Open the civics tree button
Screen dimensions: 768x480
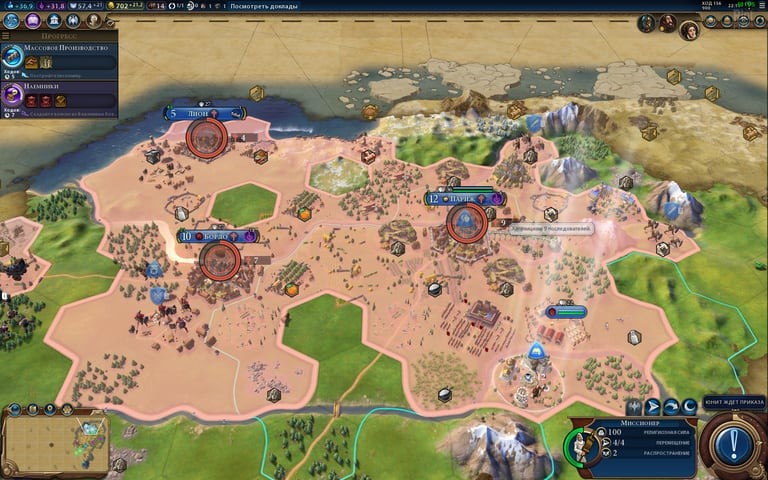click(33, 20)
